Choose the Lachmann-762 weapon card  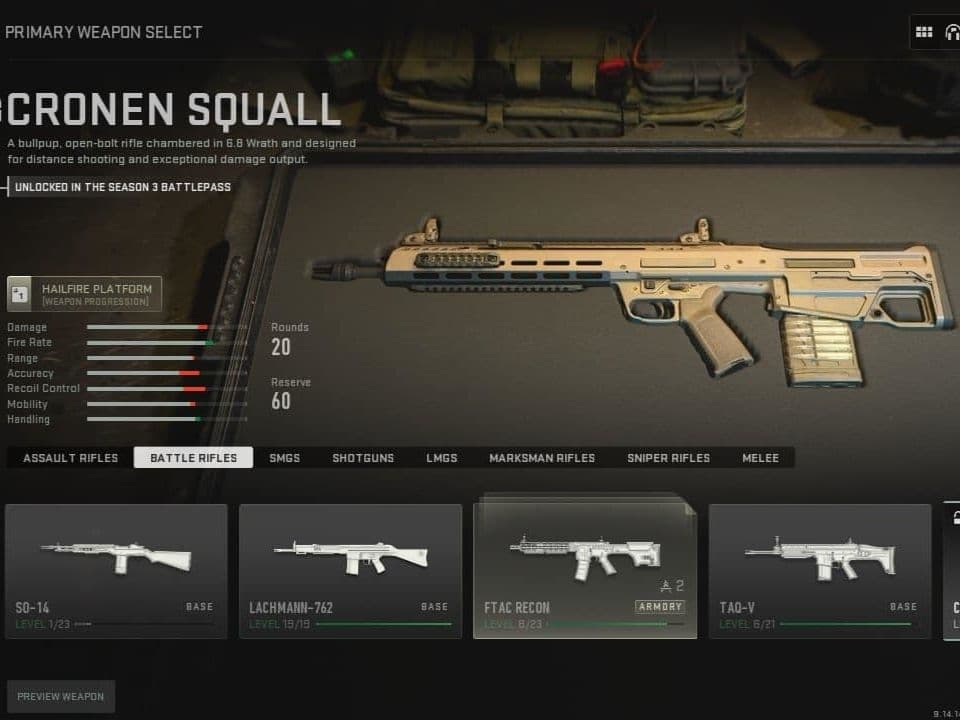tap(350, 571)
